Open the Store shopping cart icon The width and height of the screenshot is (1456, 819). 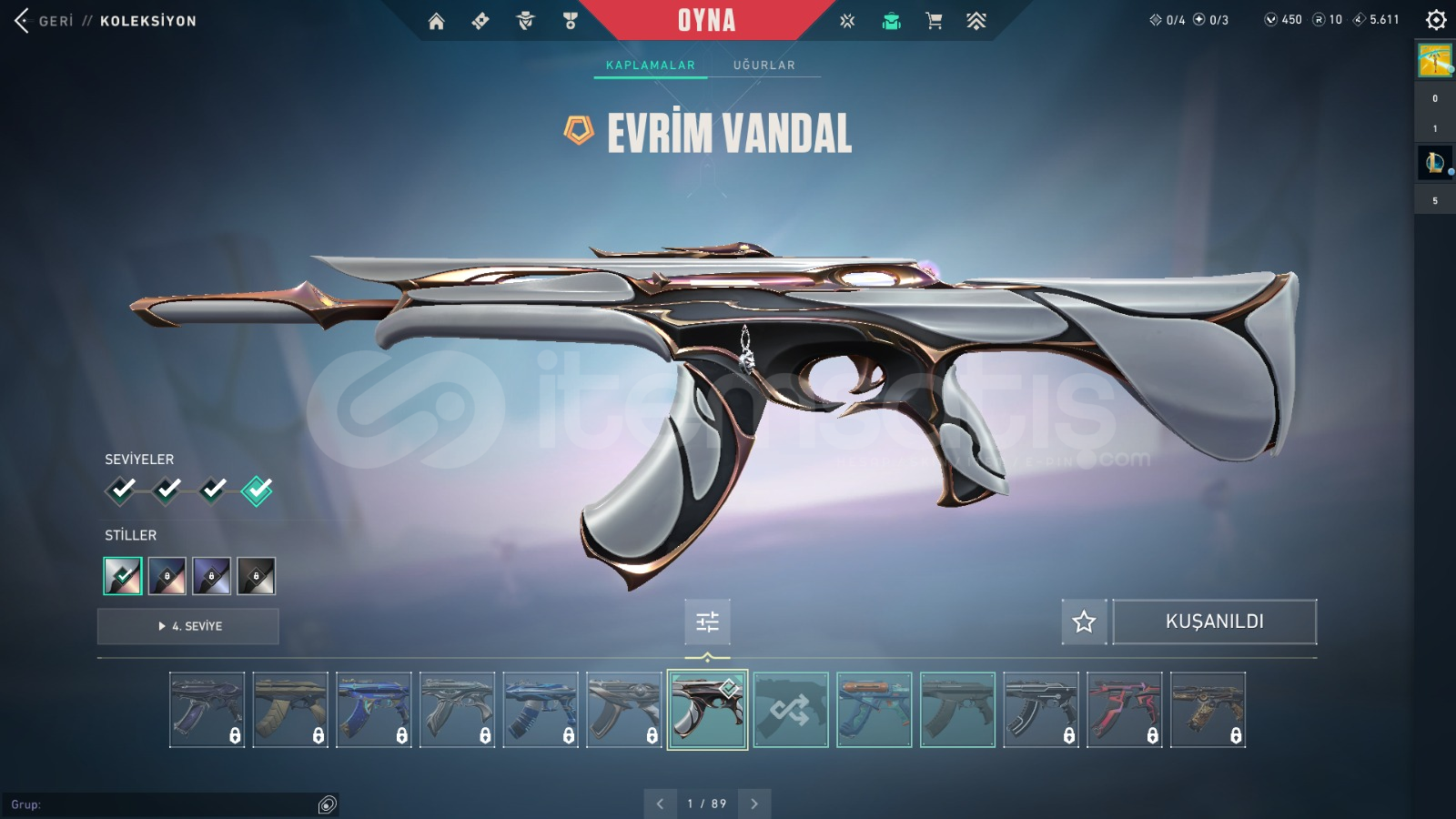(x=934, y=18)
